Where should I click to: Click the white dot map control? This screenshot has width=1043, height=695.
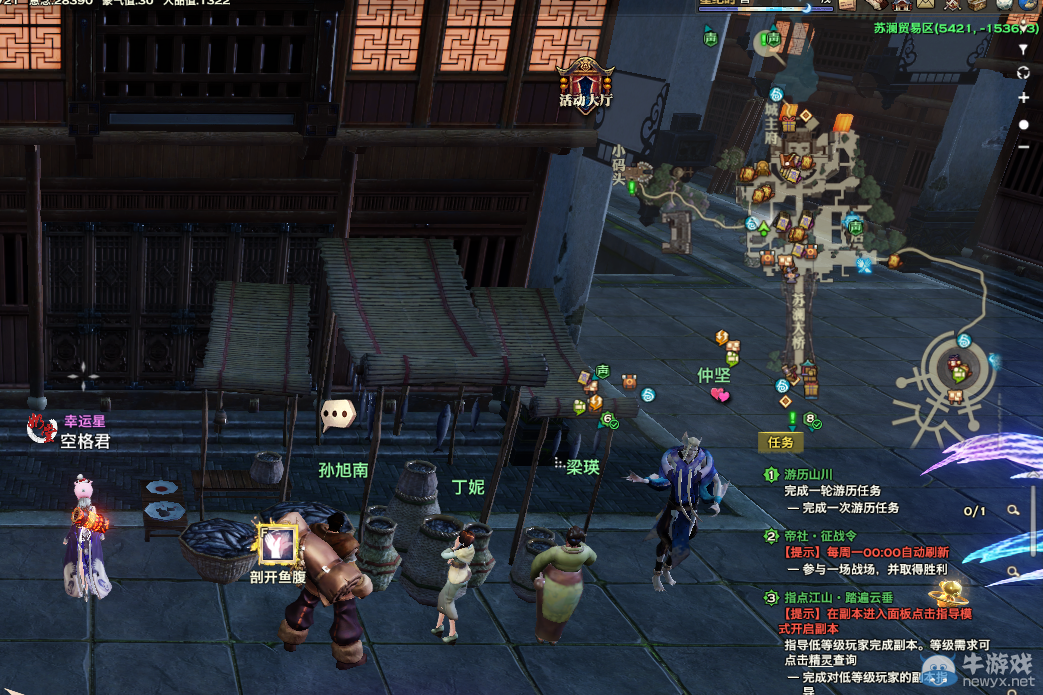pos(1023,124)
